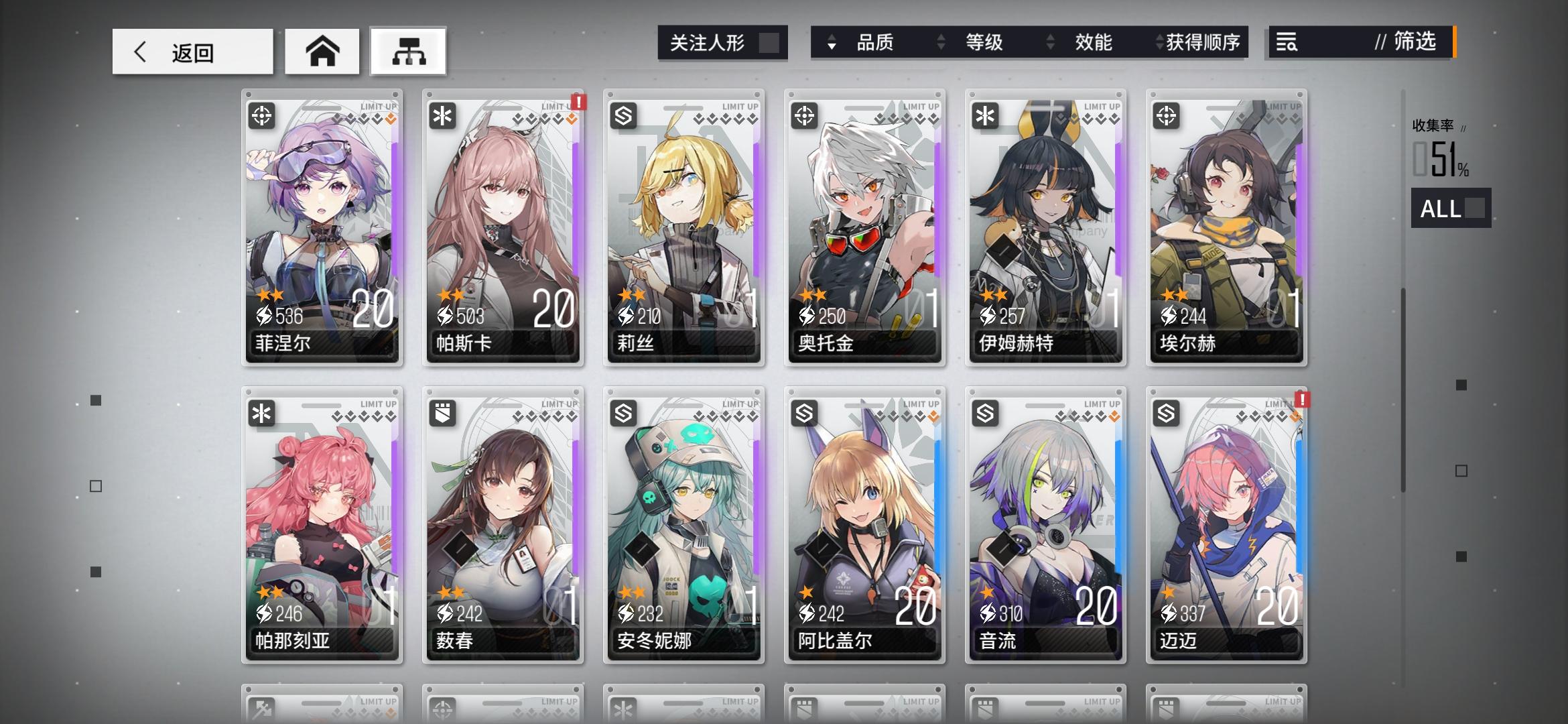The width and height of the screenshot is (1568, 724).
Task: Select the formation view icon beside home
Action: 407,50
